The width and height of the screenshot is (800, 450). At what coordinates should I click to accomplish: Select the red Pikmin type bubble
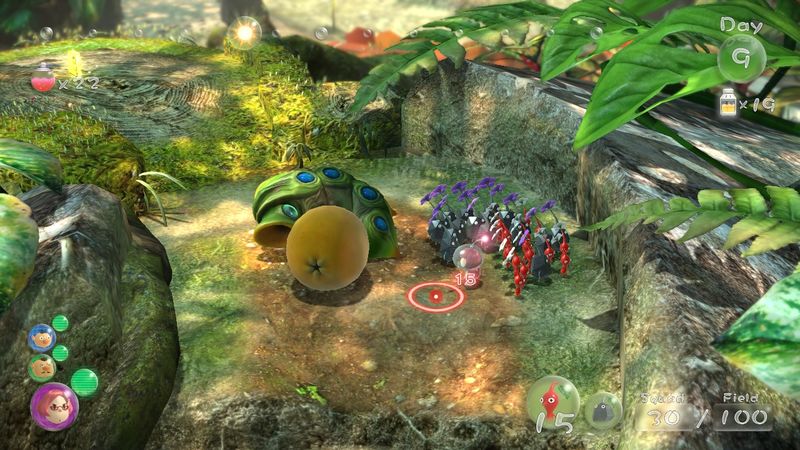click(x=553, y=402)
